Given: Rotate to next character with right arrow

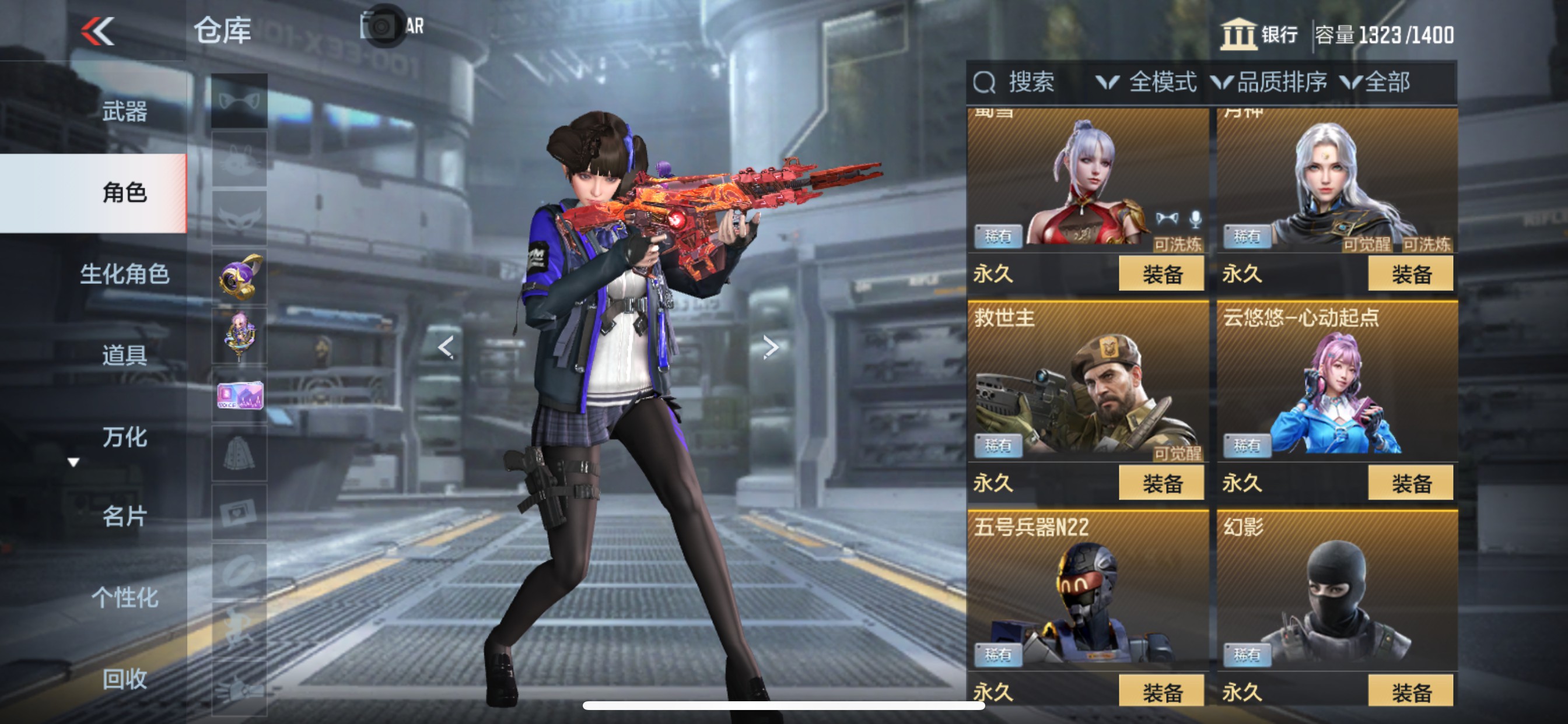Looking at the screenshot, I should coord(771,347).
